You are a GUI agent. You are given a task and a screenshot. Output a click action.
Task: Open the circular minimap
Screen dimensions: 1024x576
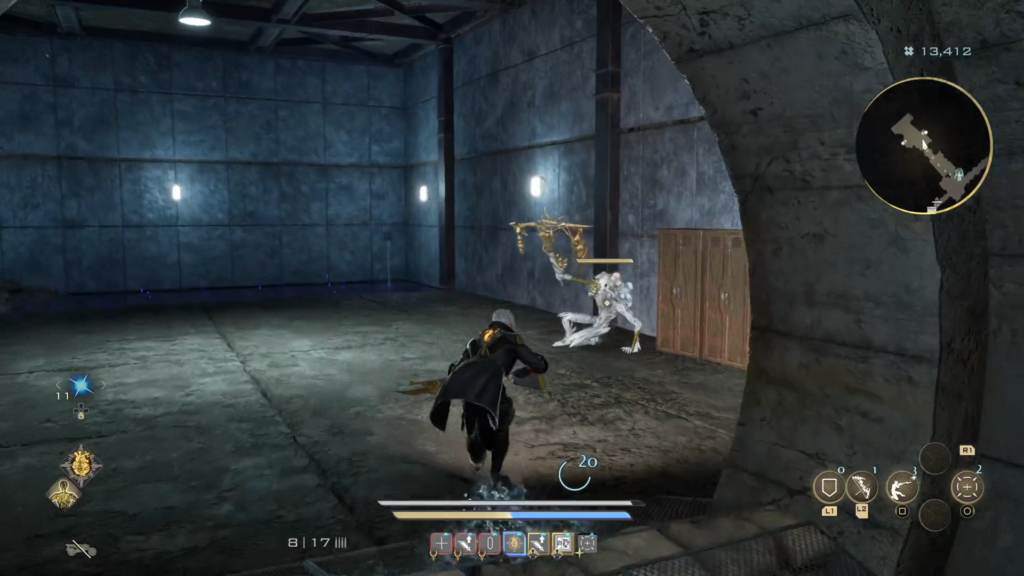[924, 146]
